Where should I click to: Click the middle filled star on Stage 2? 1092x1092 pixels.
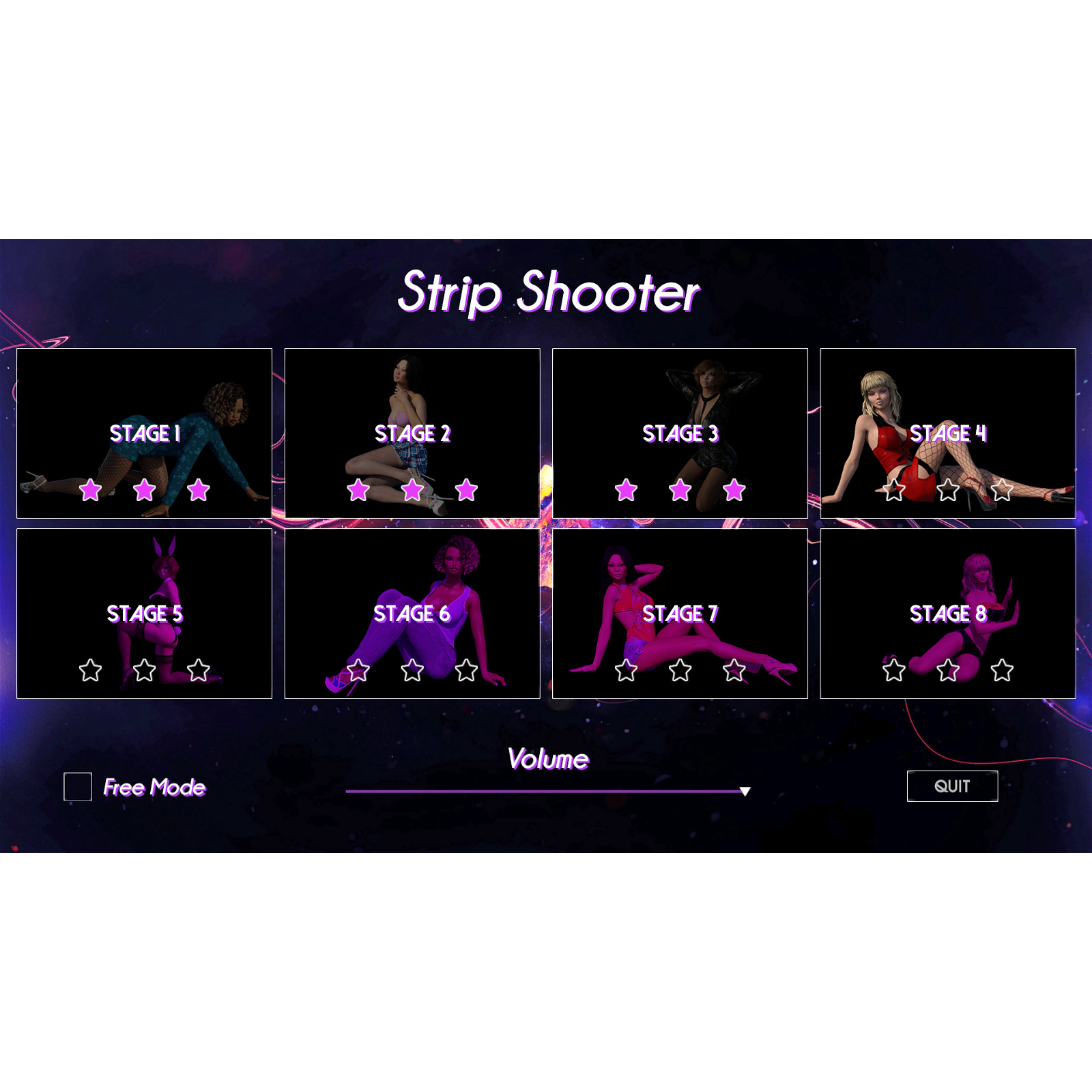coord(413,488)
